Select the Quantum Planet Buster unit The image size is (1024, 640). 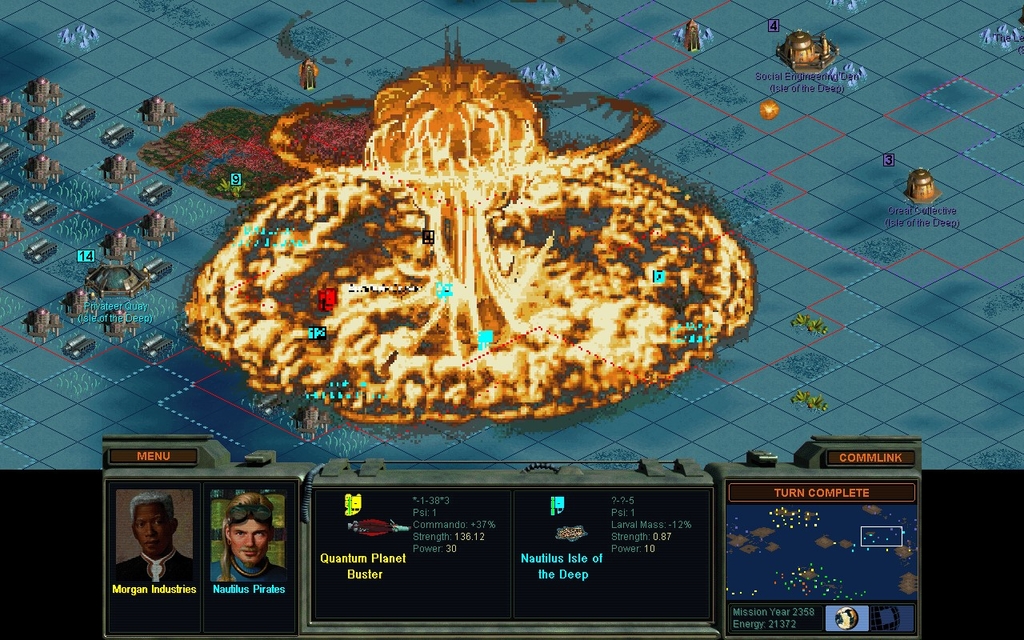tap(377, 526)
